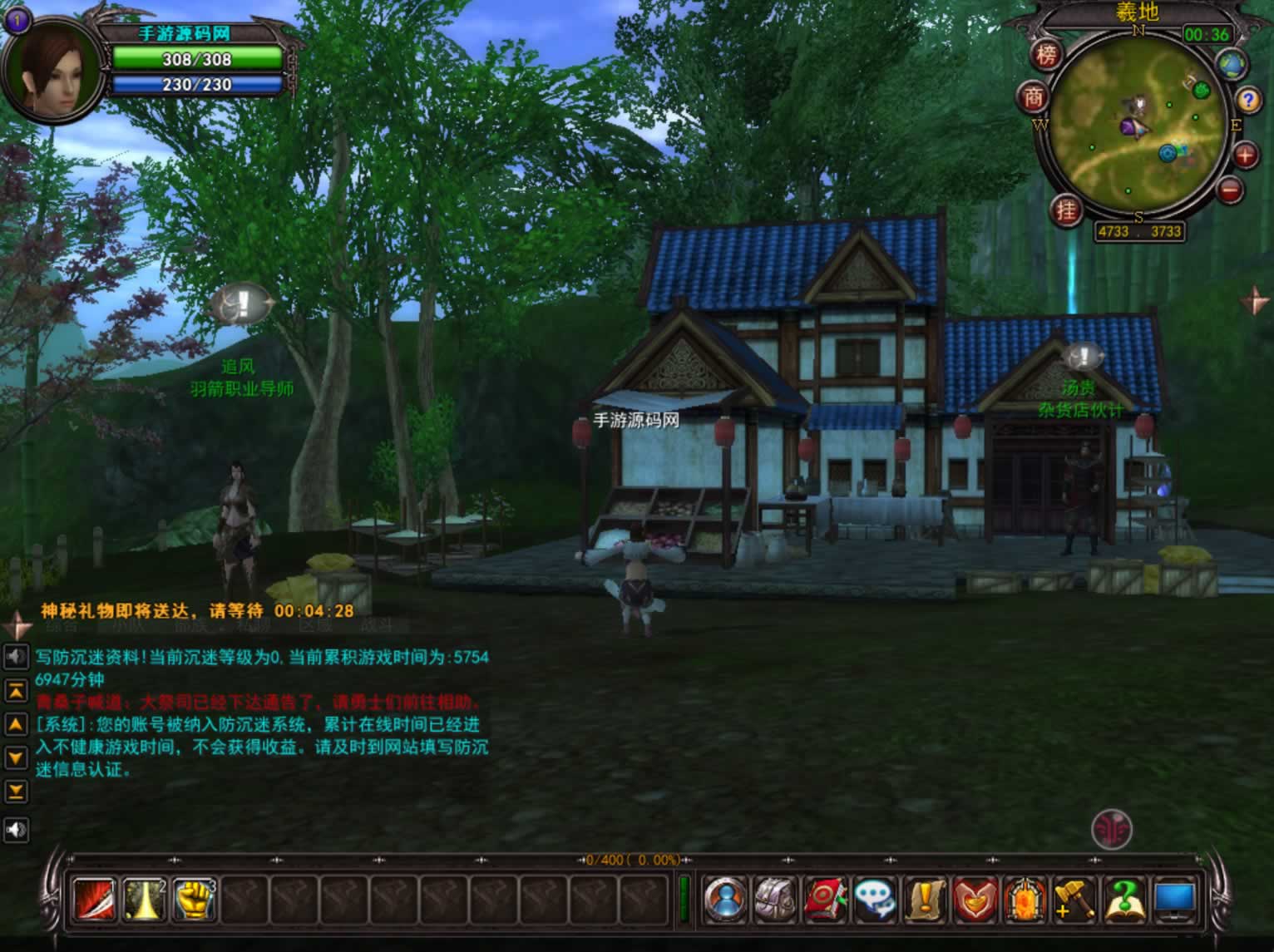Open the red skill book
Image resolution: width=1274 pixels, height=952 pixels.
coord(825,900)
